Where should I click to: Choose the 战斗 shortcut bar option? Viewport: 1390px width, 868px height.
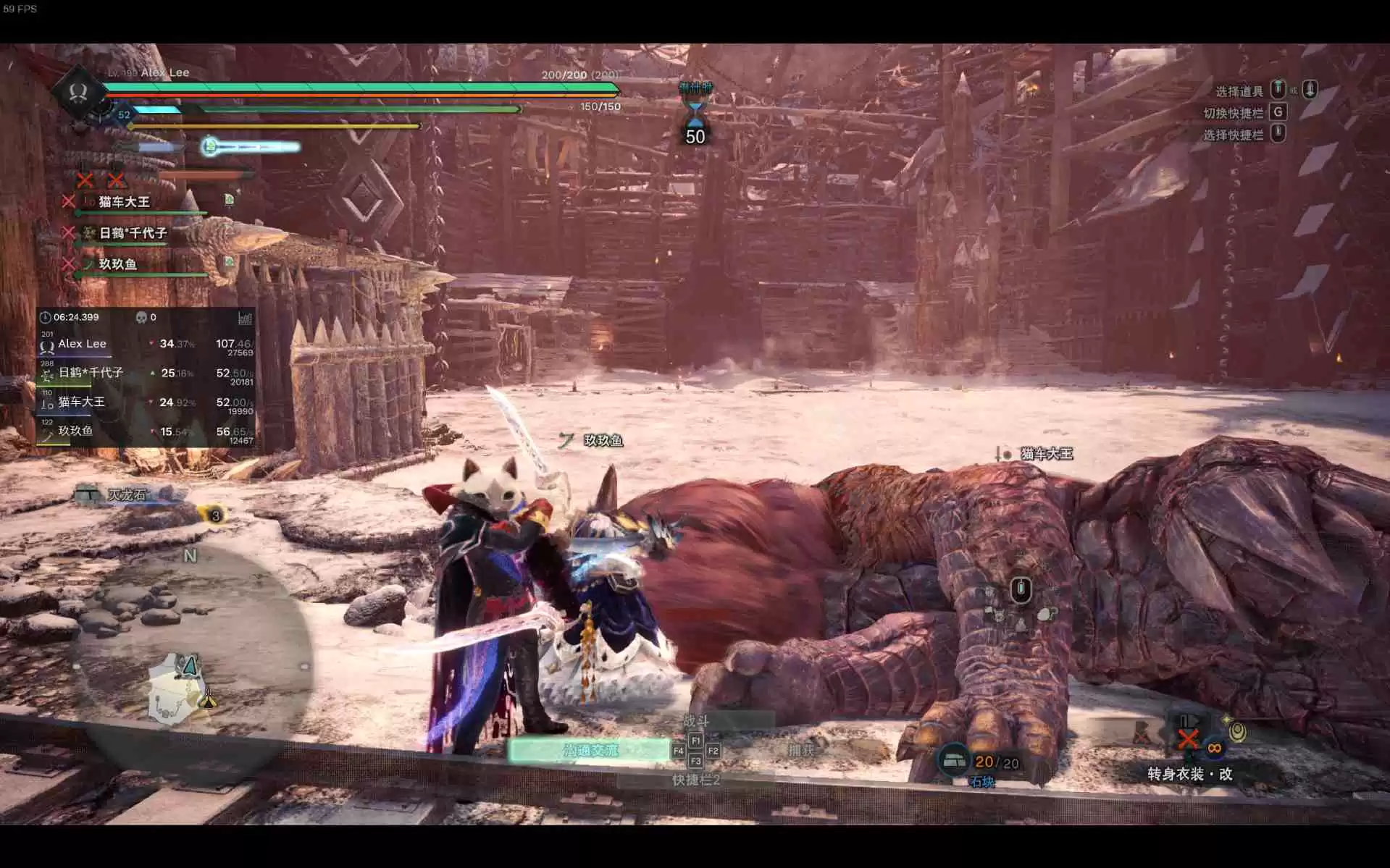695,720
